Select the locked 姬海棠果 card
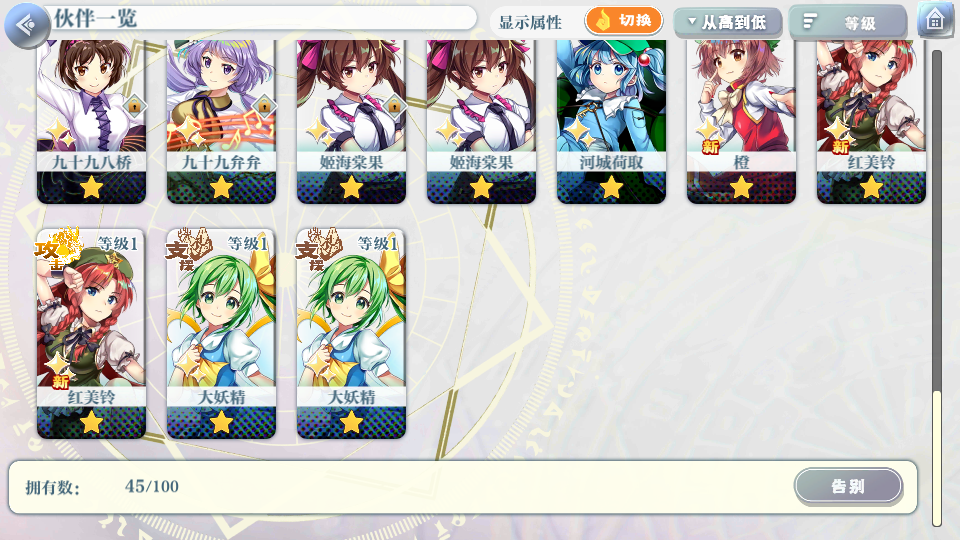This screenshot has height=540, width=960. 351,120
